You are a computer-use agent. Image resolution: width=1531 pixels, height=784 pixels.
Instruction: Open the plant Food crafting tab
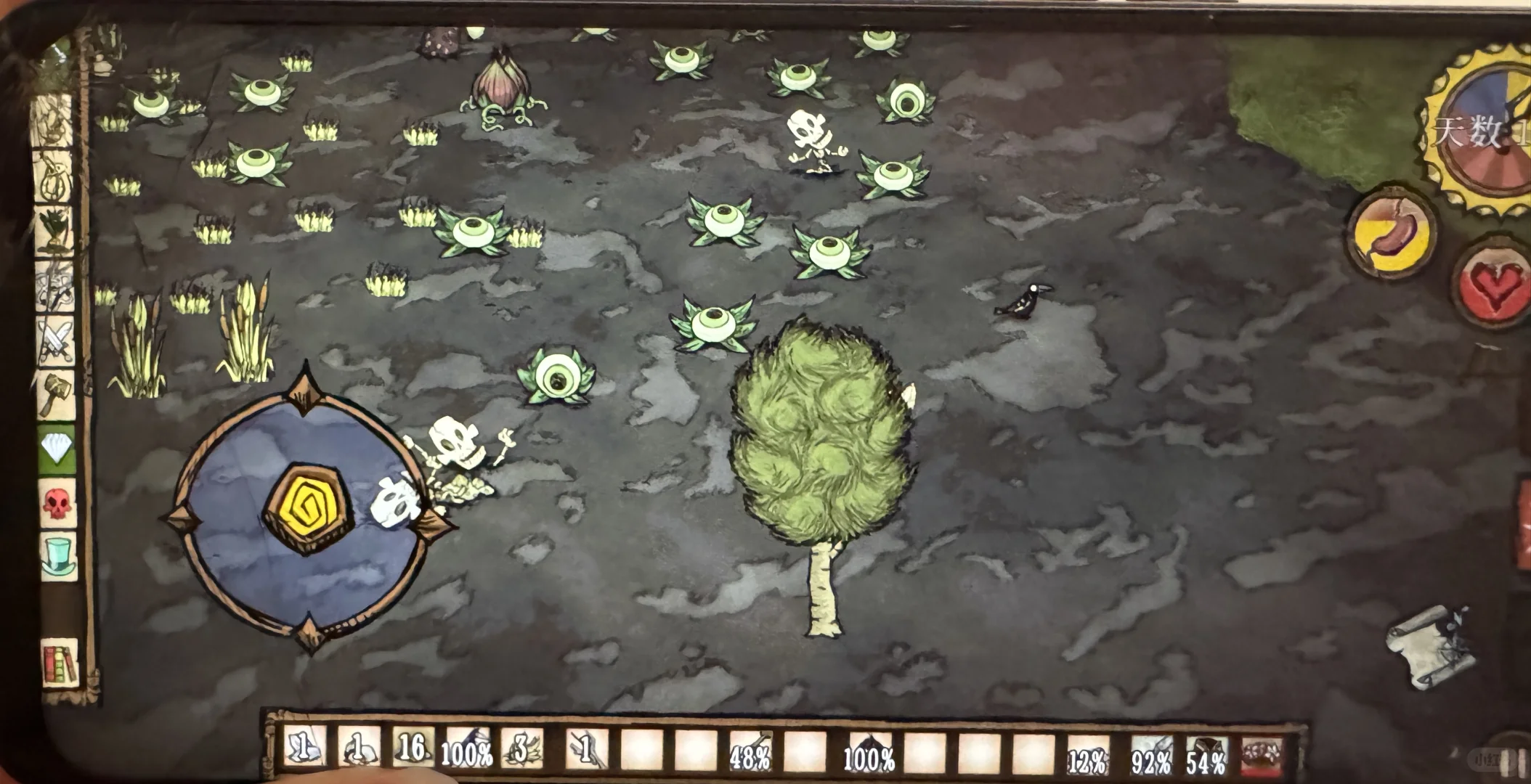55,231
